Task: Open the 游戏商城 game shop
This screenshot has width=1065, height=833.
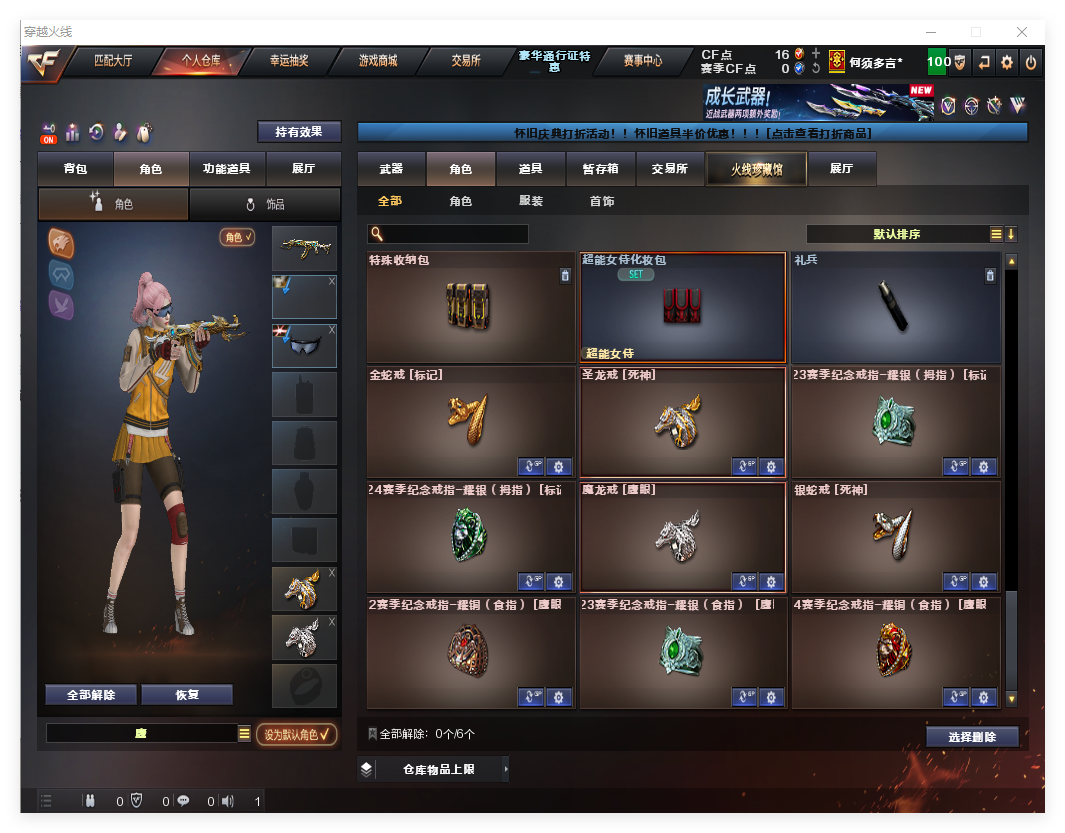Action: (377, 61)
